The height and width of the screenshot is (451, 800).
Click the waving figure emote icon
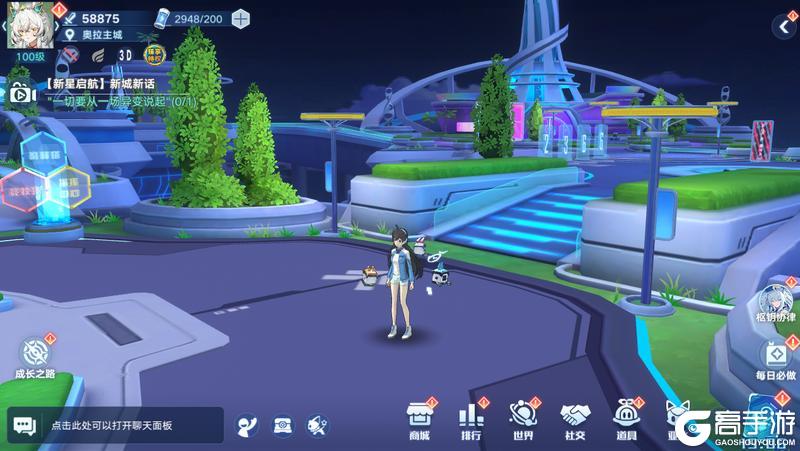[248, 425]
